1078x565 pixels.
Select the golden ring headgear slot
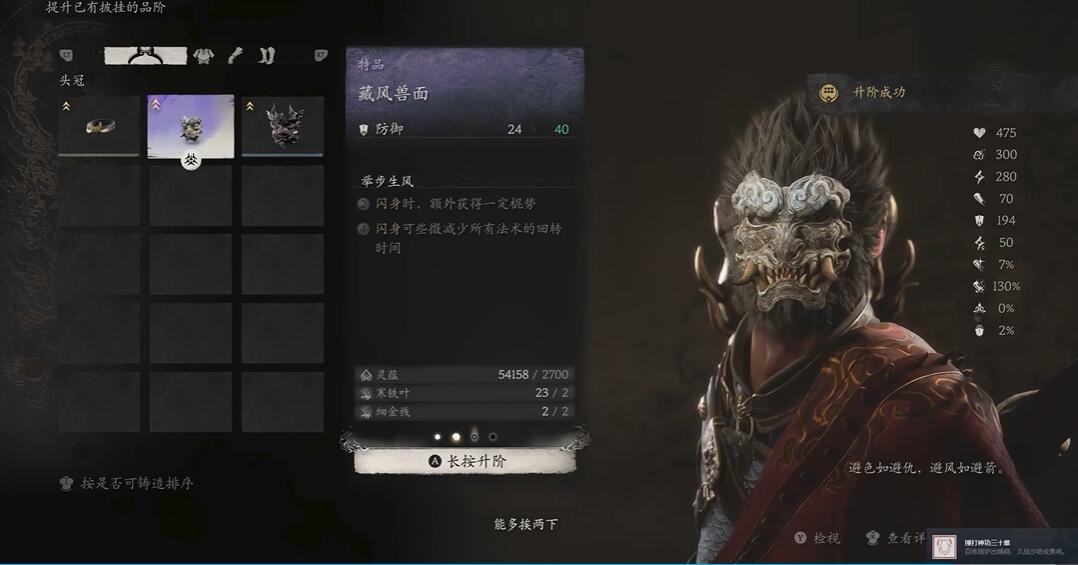point(98,127)
